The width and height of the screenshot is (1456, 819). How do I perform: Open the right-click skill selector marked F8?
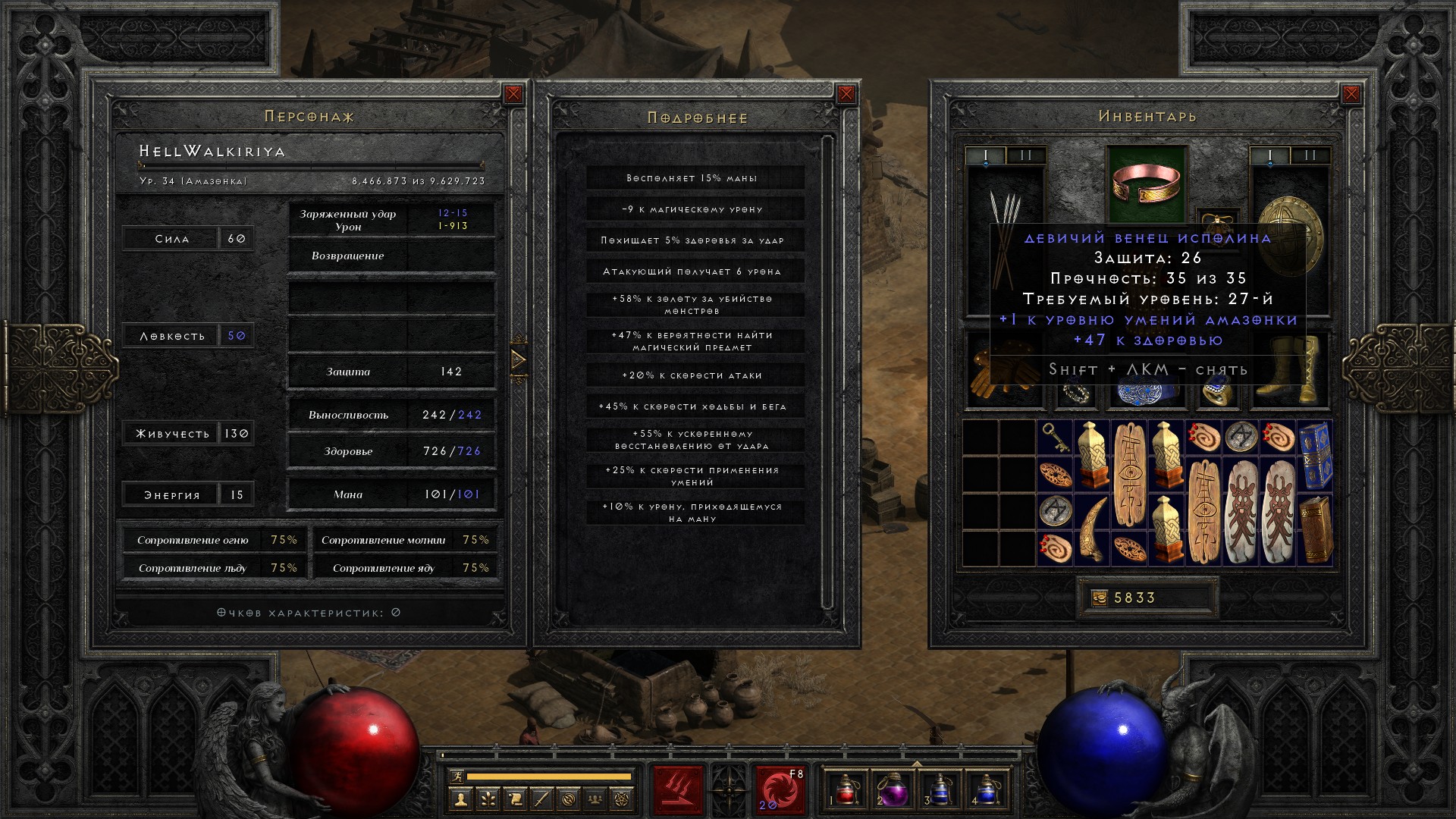point(779,789)
